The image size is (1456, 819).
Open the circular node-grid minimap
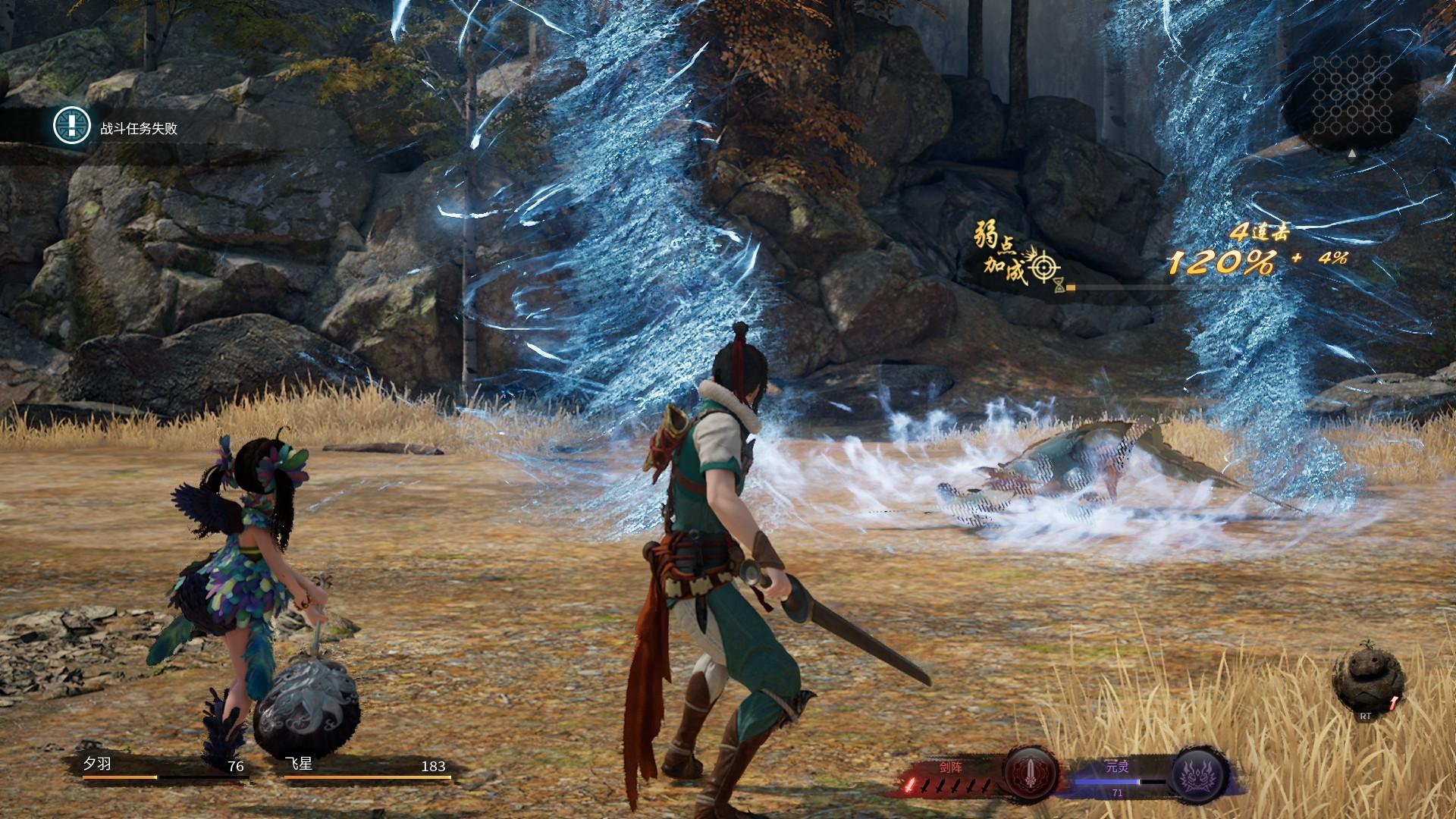tap(1351, 97)
